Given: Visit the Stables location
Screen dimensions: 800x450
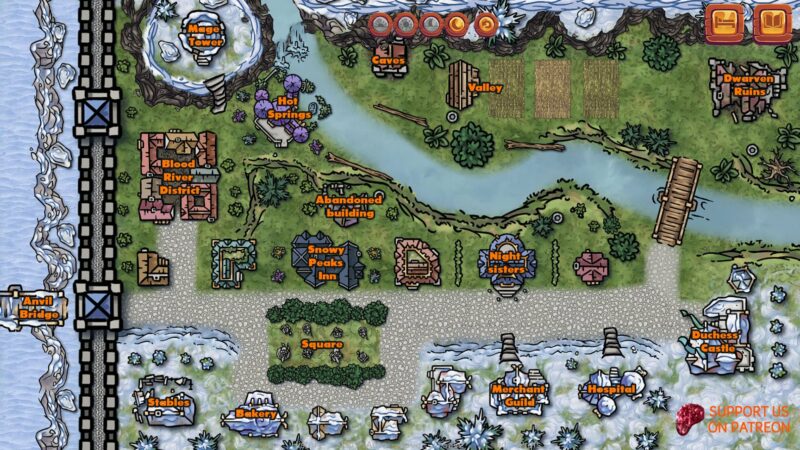Looking at the screenshot, I should tap(168, 402).
